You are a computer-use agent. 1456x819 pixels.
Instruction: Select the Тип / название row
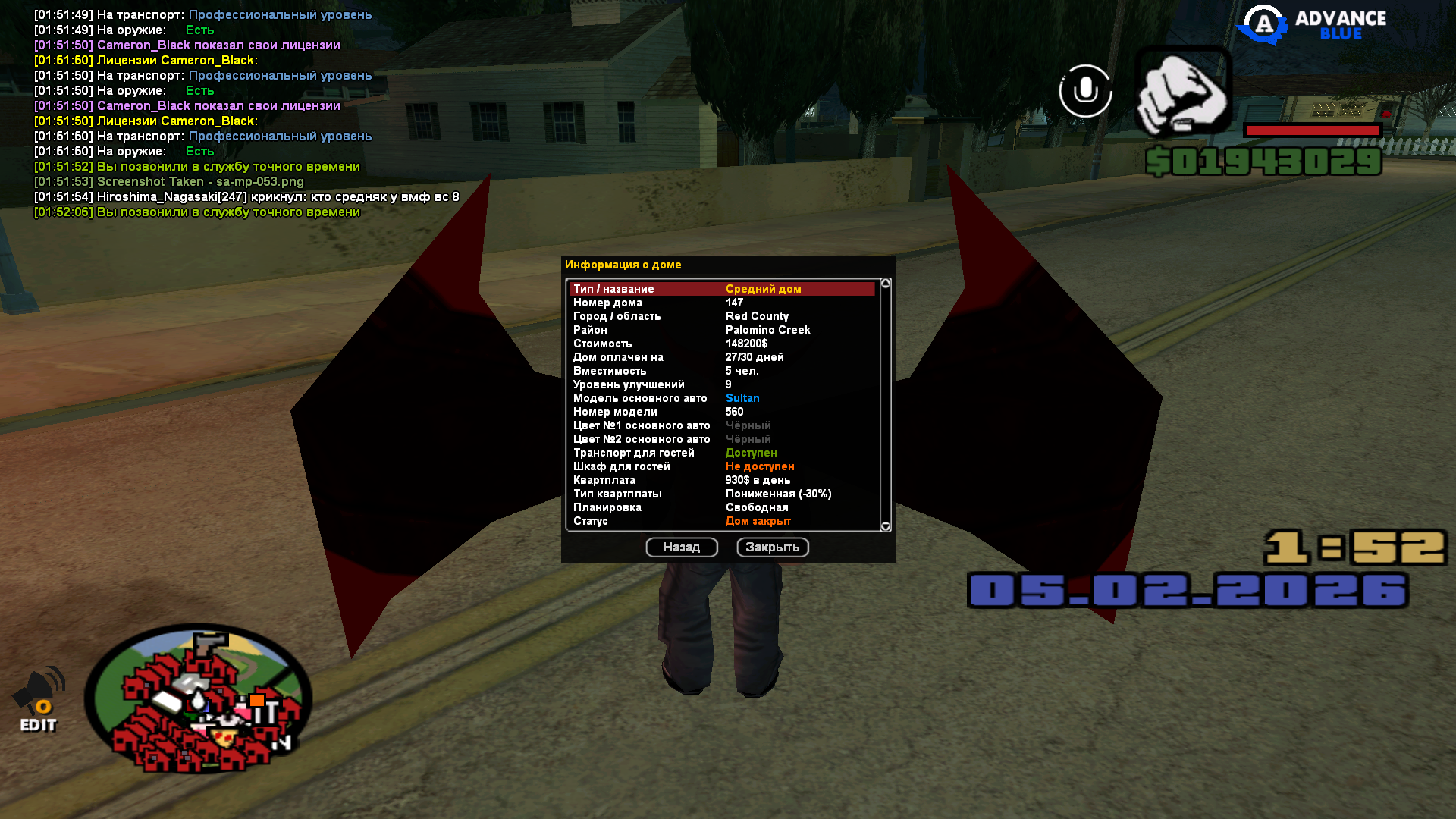click(720, 289)
